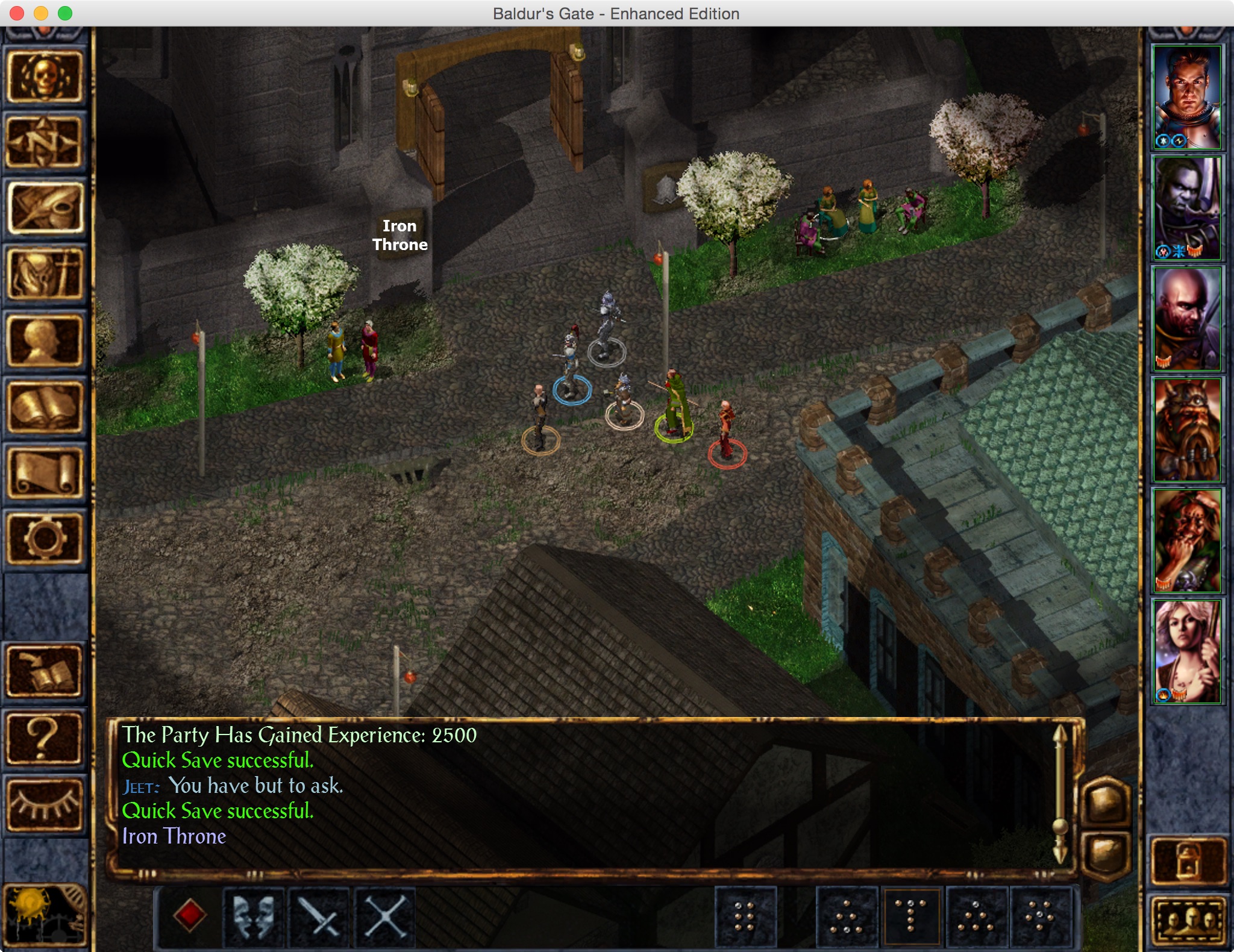Click the red diamond action button
The image size is (1234, 952).
190,916
